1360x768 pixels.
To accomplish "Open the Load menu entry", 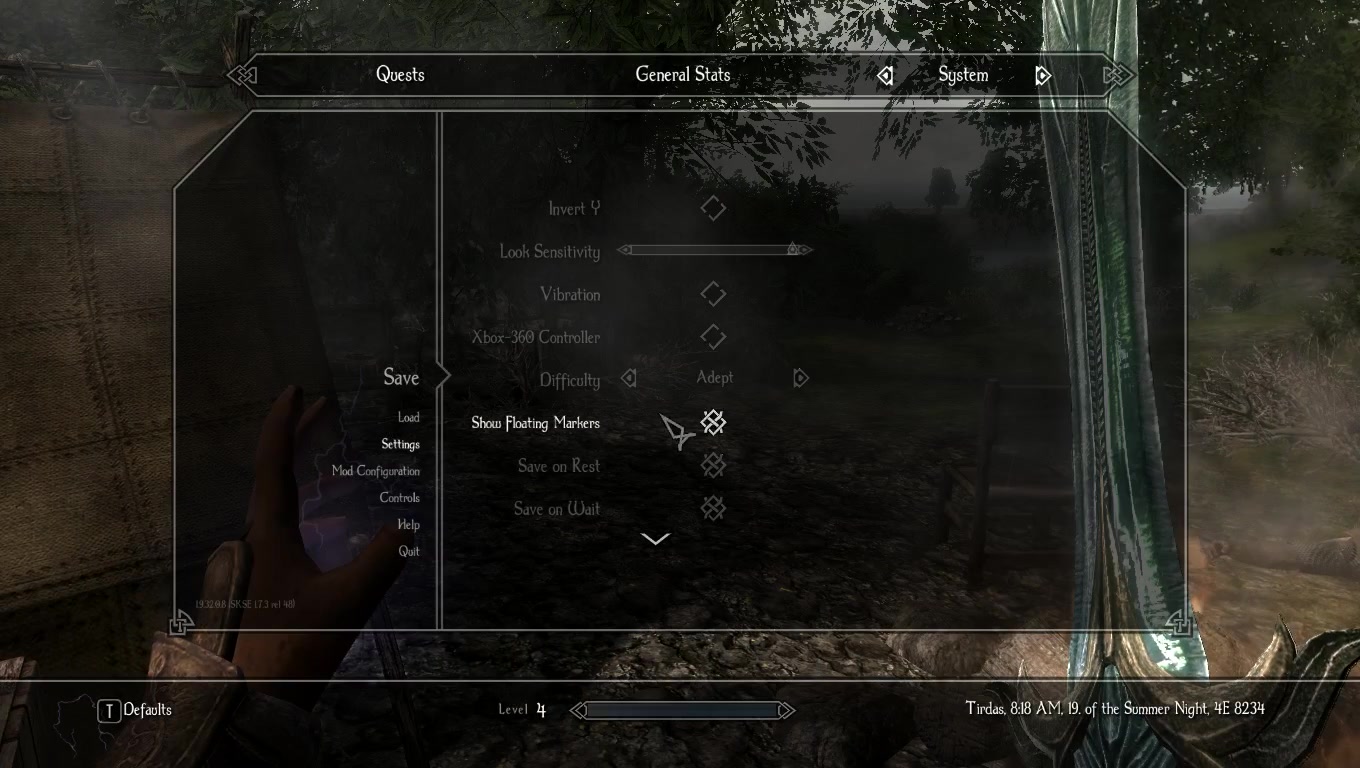I will coord(408,418).
